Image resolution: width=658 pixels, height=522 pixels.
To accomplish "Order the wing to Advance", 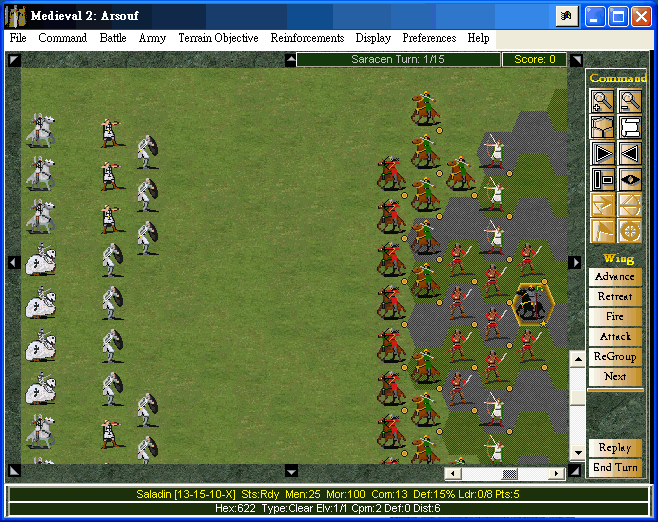I will pyautogui.click(x=615, y=277).
